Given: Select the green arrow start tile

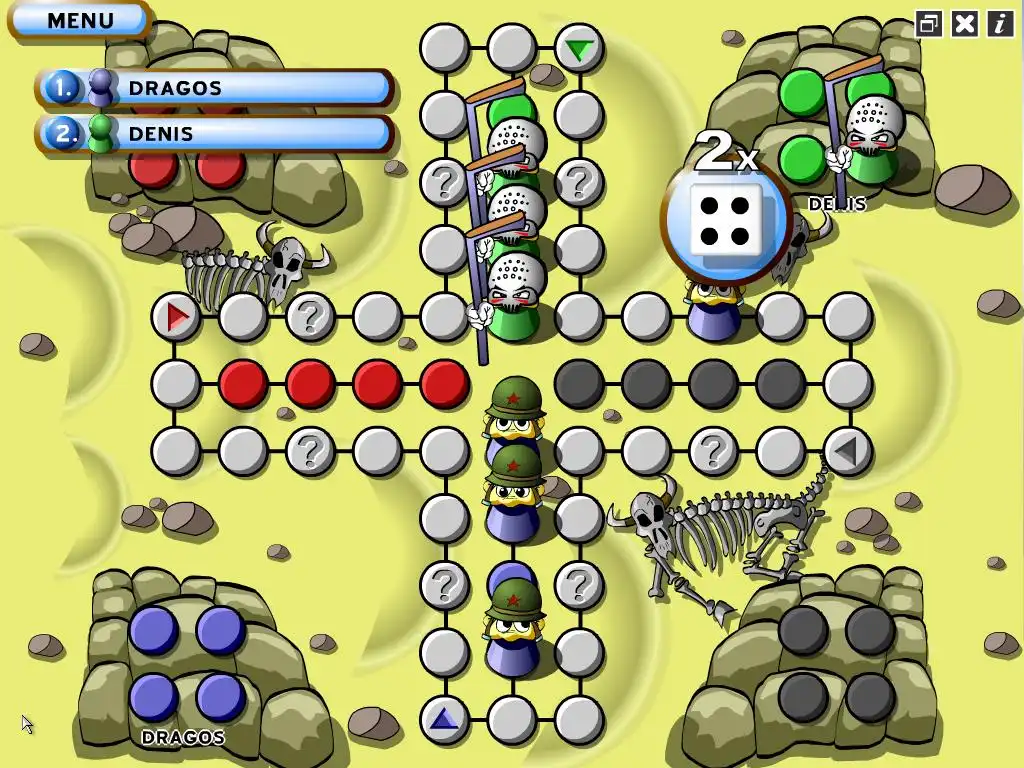Looking at the screenshot, I should click(578, 48).
